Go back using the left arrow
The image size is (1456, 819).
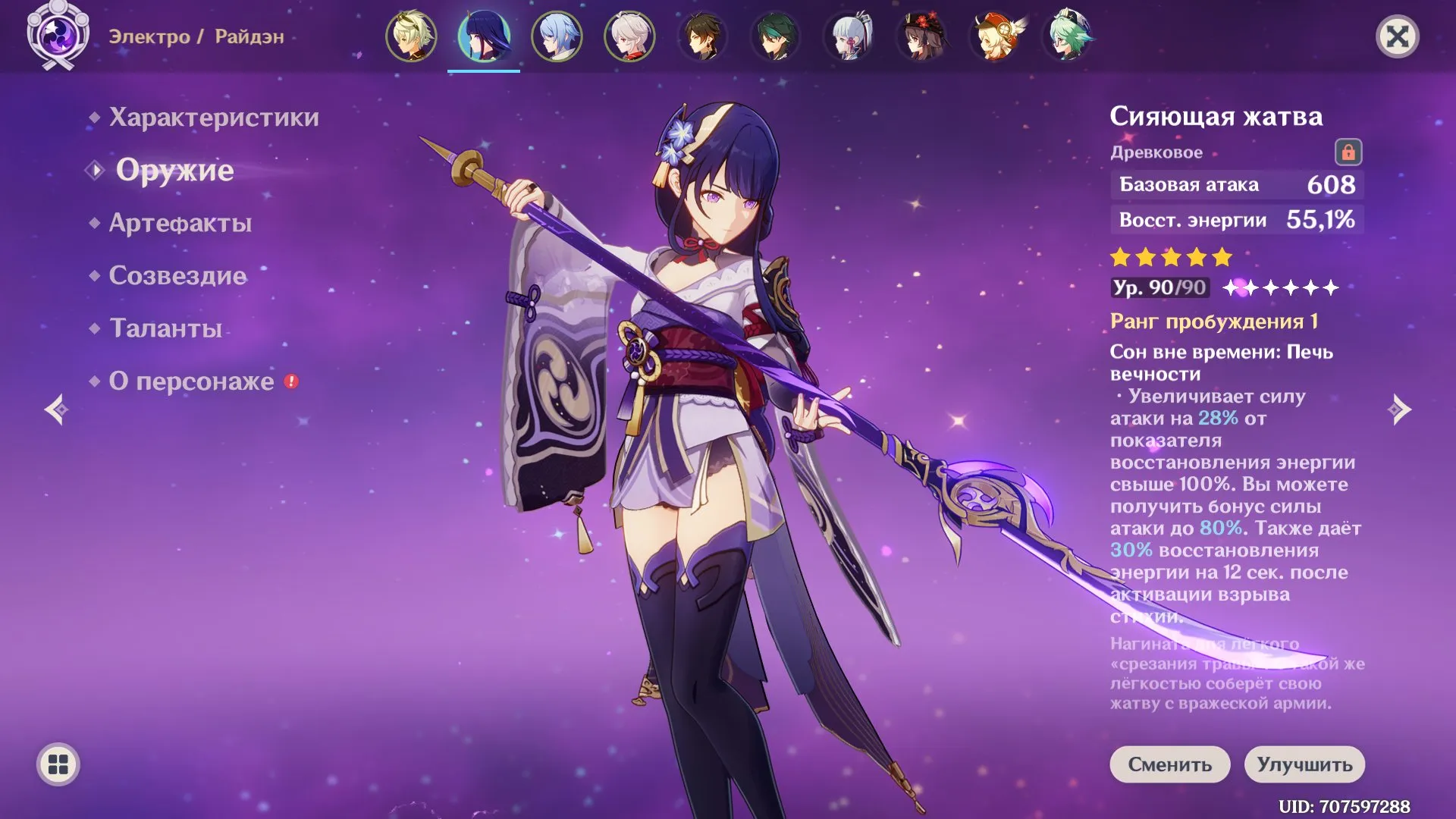57,409
